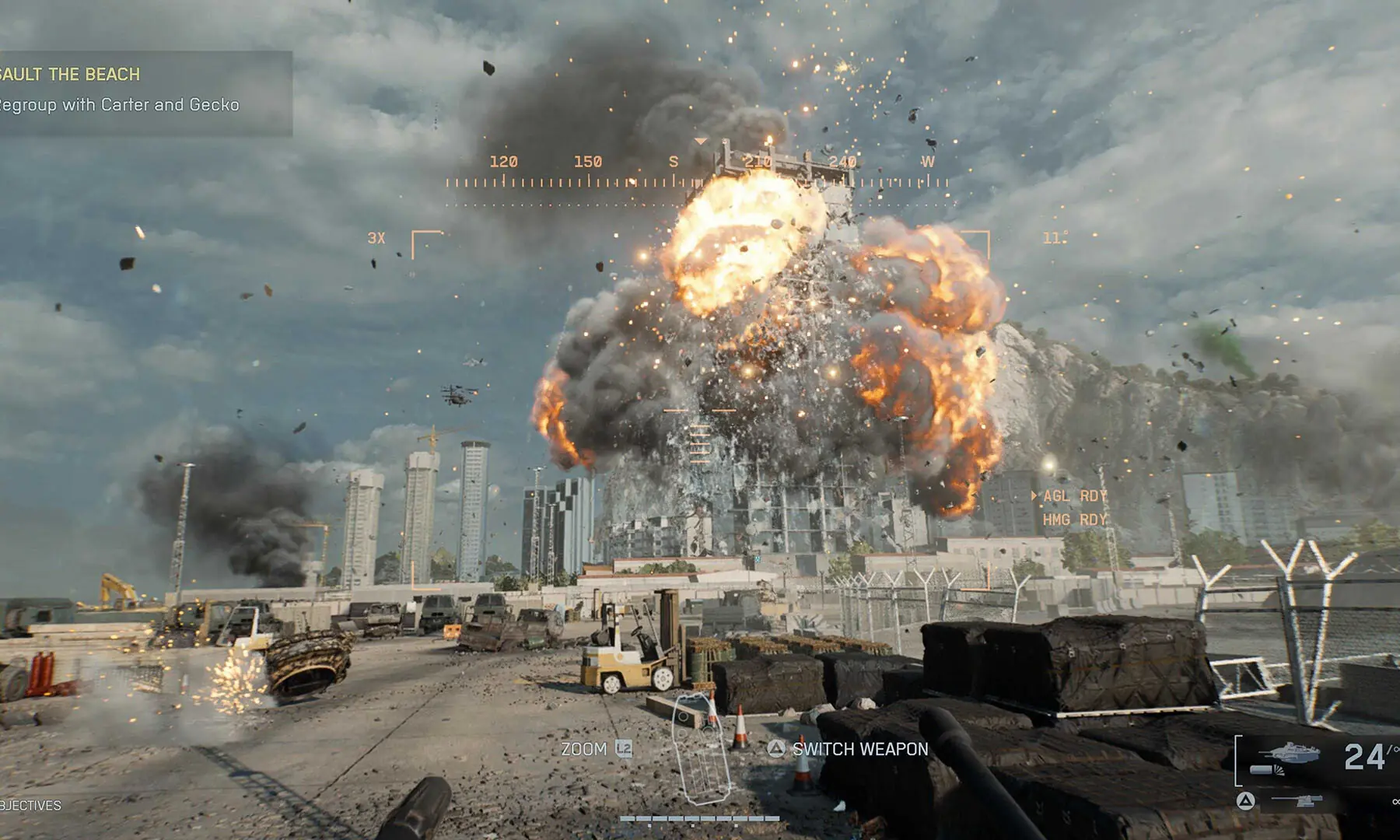Click the segmented reload progress bar
Image resolution: width=1400 pixels, height=840 pixels.
tap(700, 818)
